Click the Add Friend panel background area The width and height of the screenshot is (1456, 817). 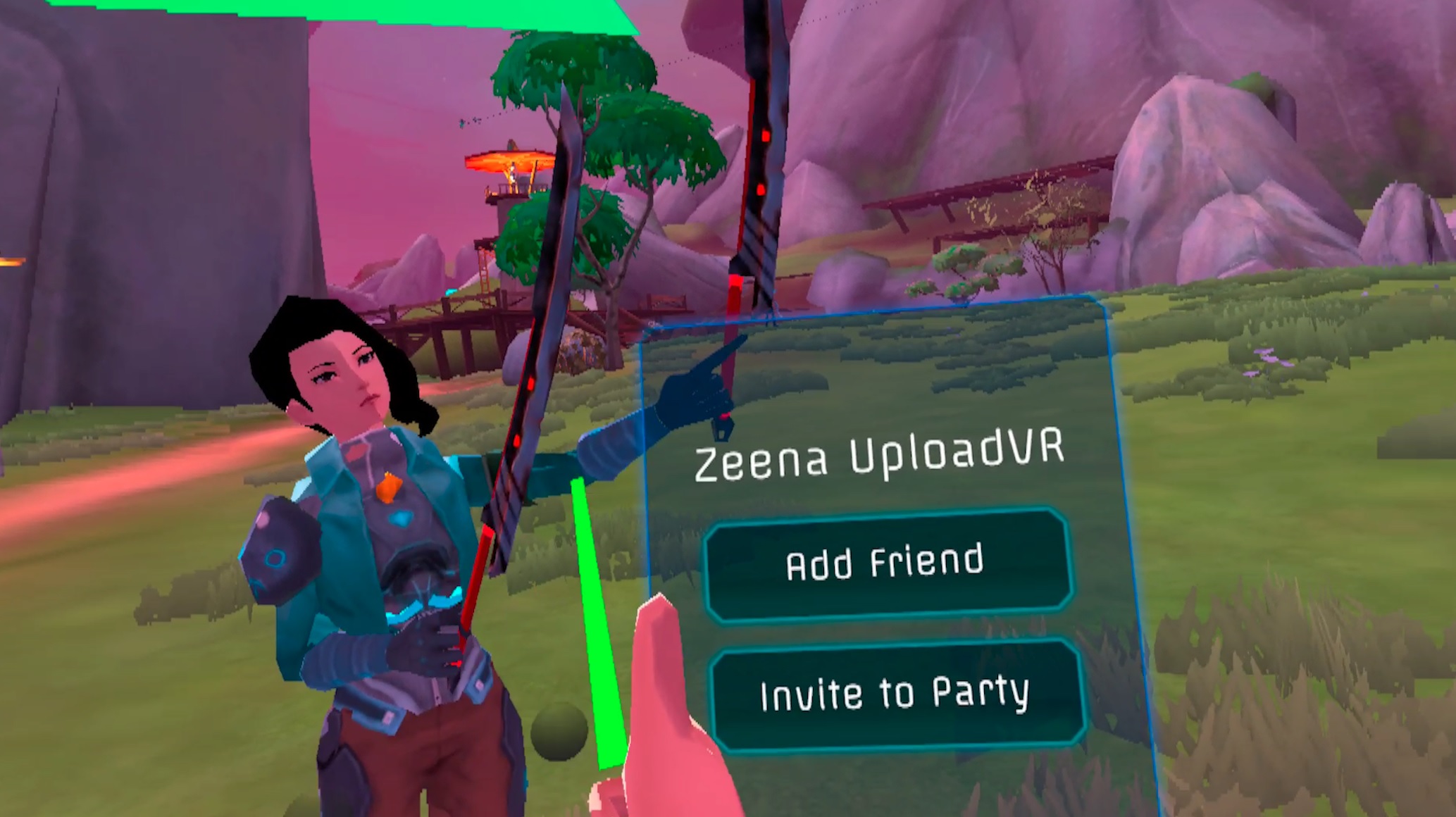click(883, 562)
